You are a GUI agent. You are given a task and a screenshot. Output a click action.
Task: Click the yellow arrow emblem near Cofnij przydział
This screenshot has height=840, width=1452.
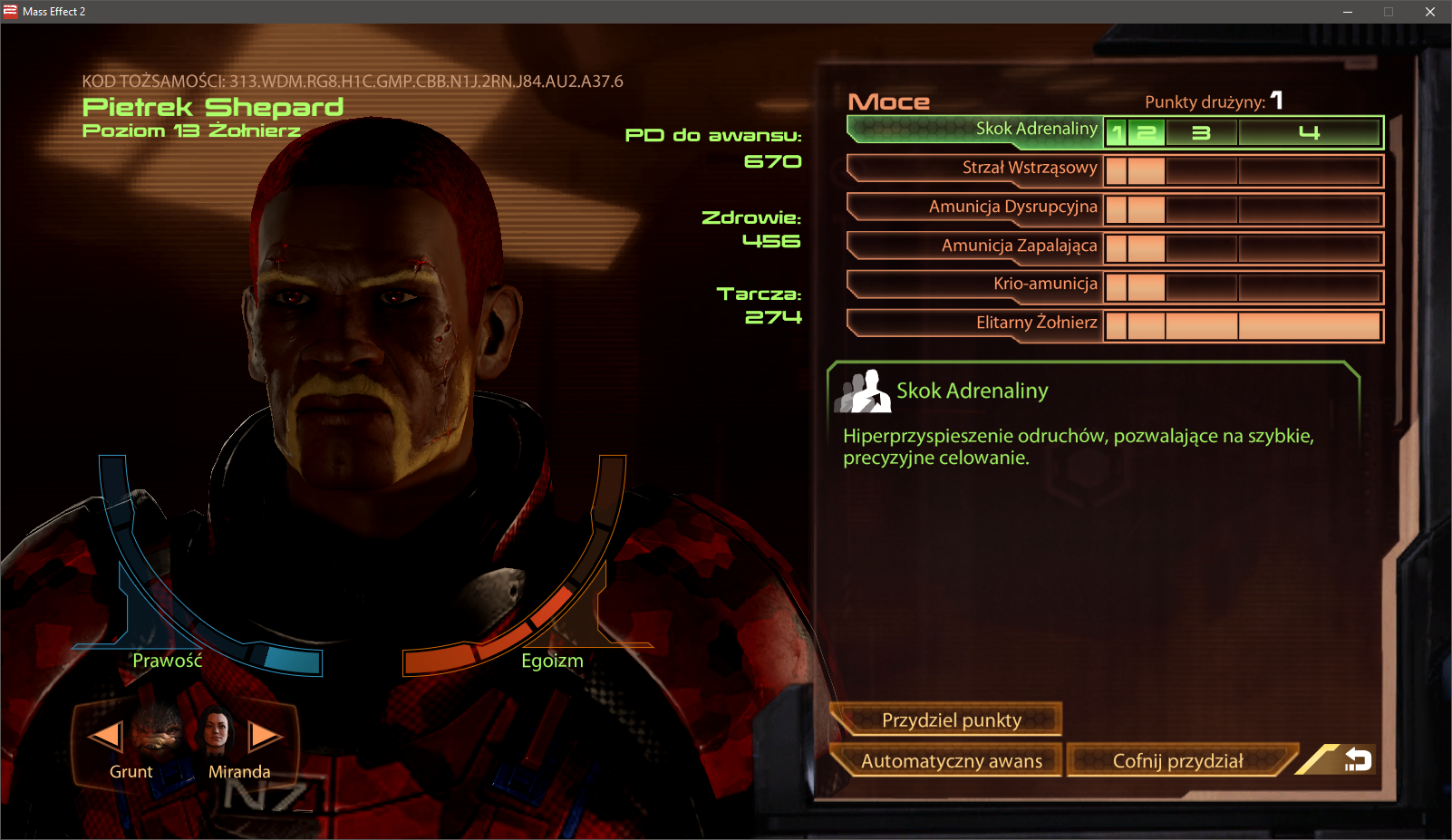1316,761
